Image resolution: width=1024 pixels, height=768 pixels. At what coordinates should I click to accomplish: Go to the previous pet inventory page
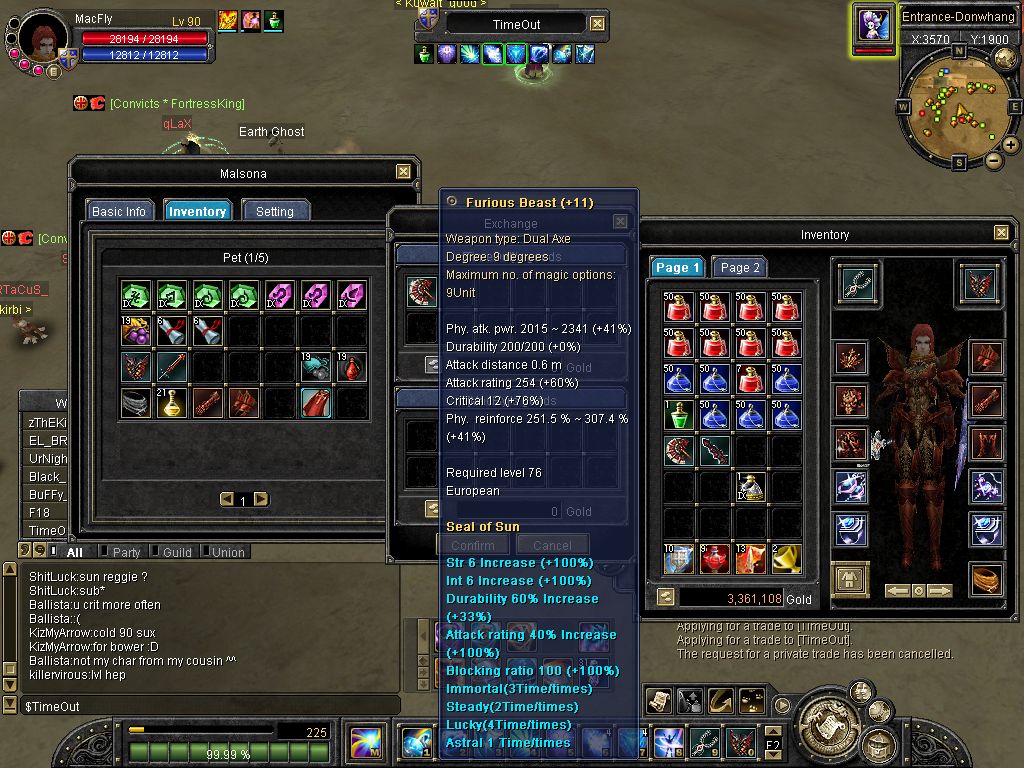point(227,499)
